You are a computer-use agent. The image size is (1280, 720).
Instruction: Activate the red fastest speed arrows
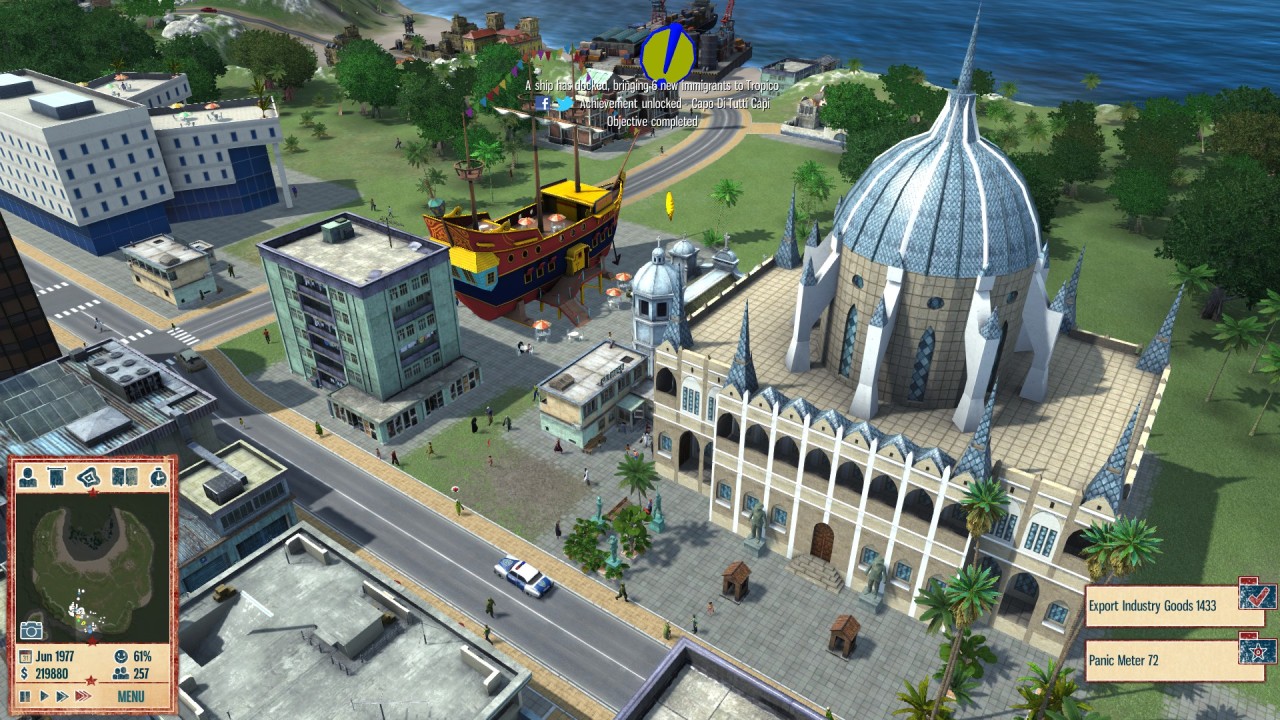coord(83,696)
